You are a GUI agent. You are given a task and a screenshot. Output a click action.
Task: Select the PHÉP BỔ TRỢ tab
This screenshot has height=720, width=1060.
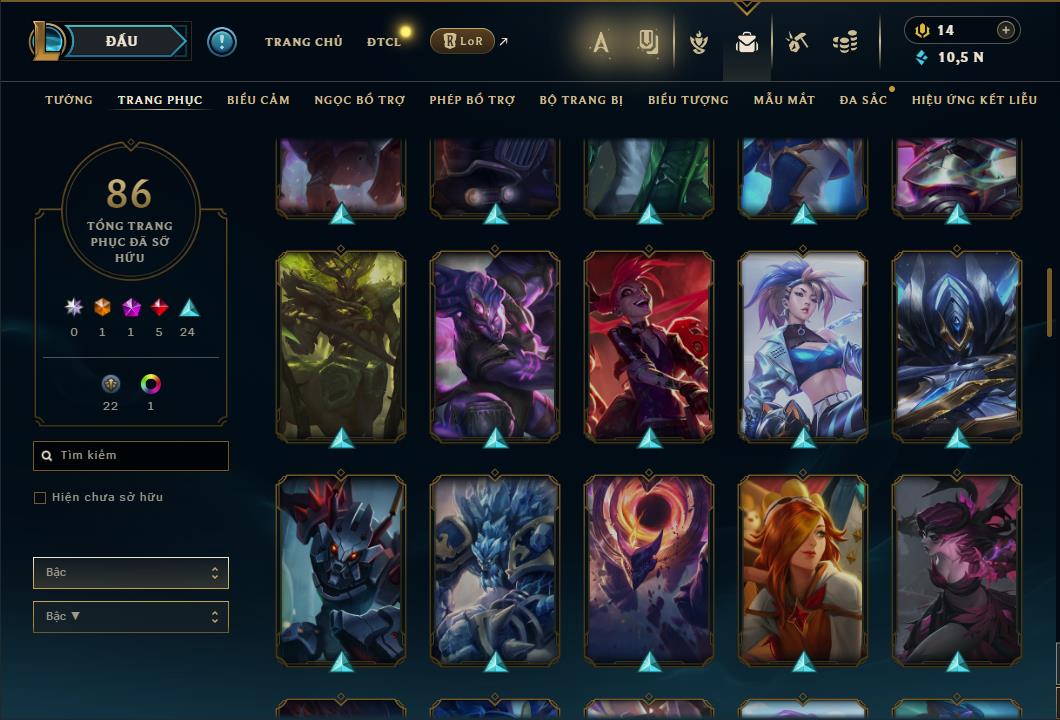(x=472, y=100)
